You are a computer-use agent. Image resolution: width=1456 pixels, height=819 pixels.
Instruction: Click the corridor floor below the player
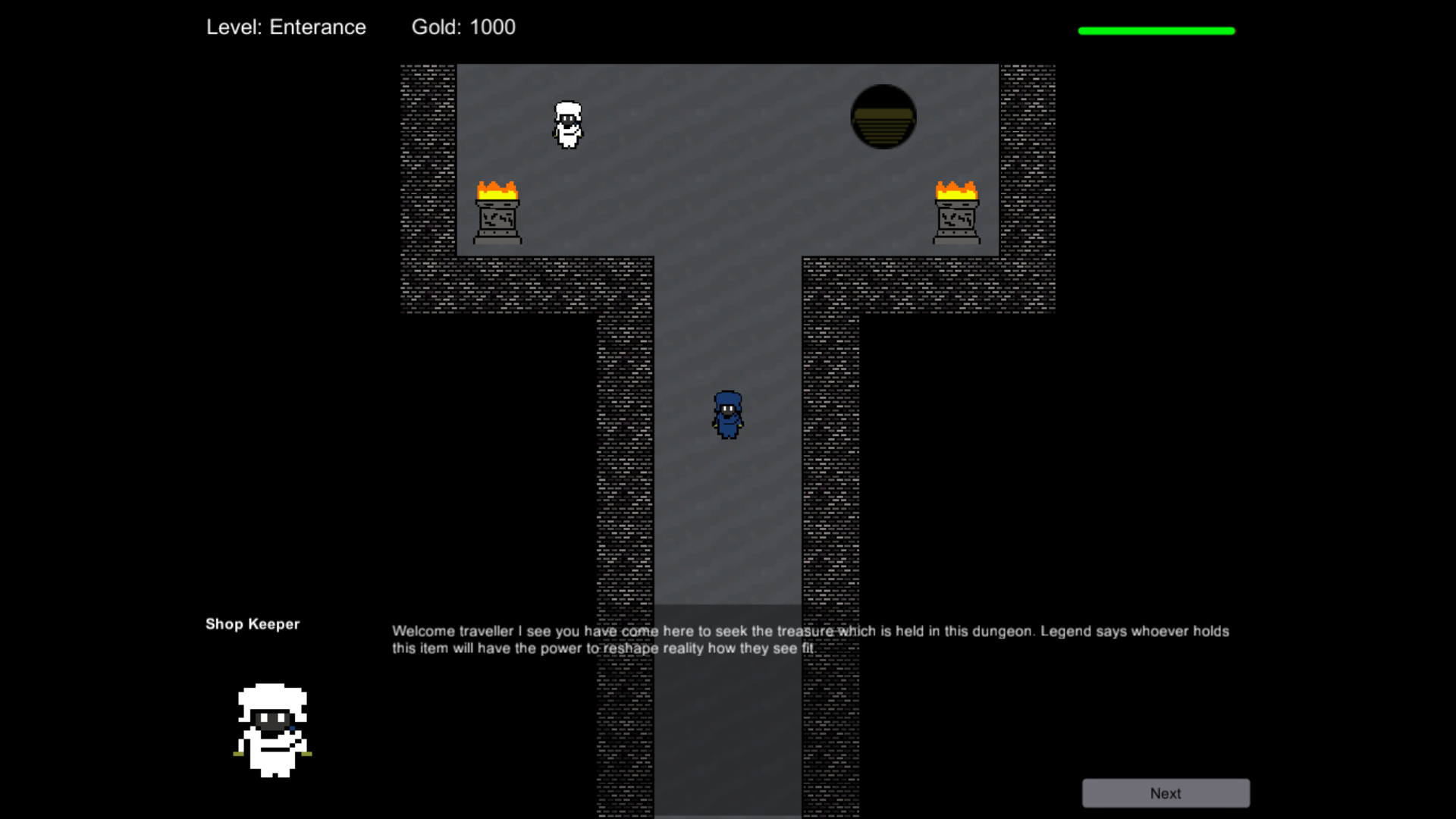[727, 516]
